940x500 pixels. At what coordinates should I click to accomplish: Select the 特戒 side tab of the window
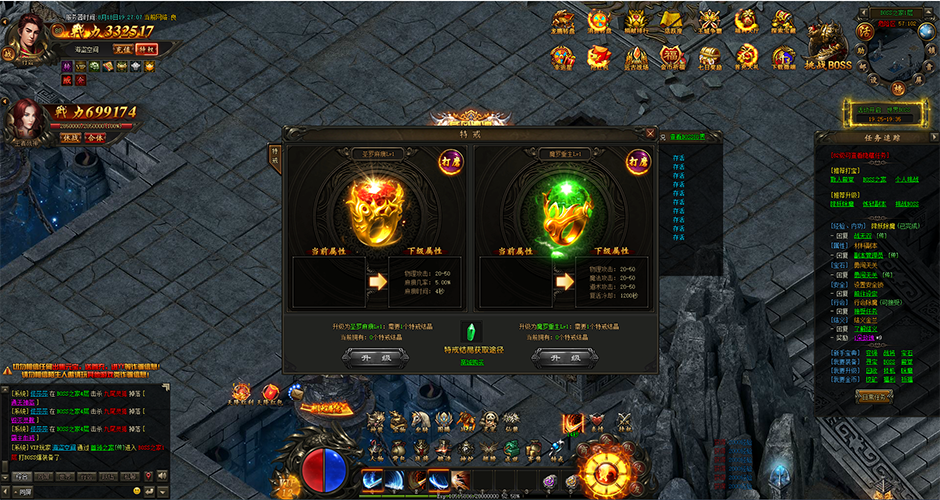[x=275, y=157]
